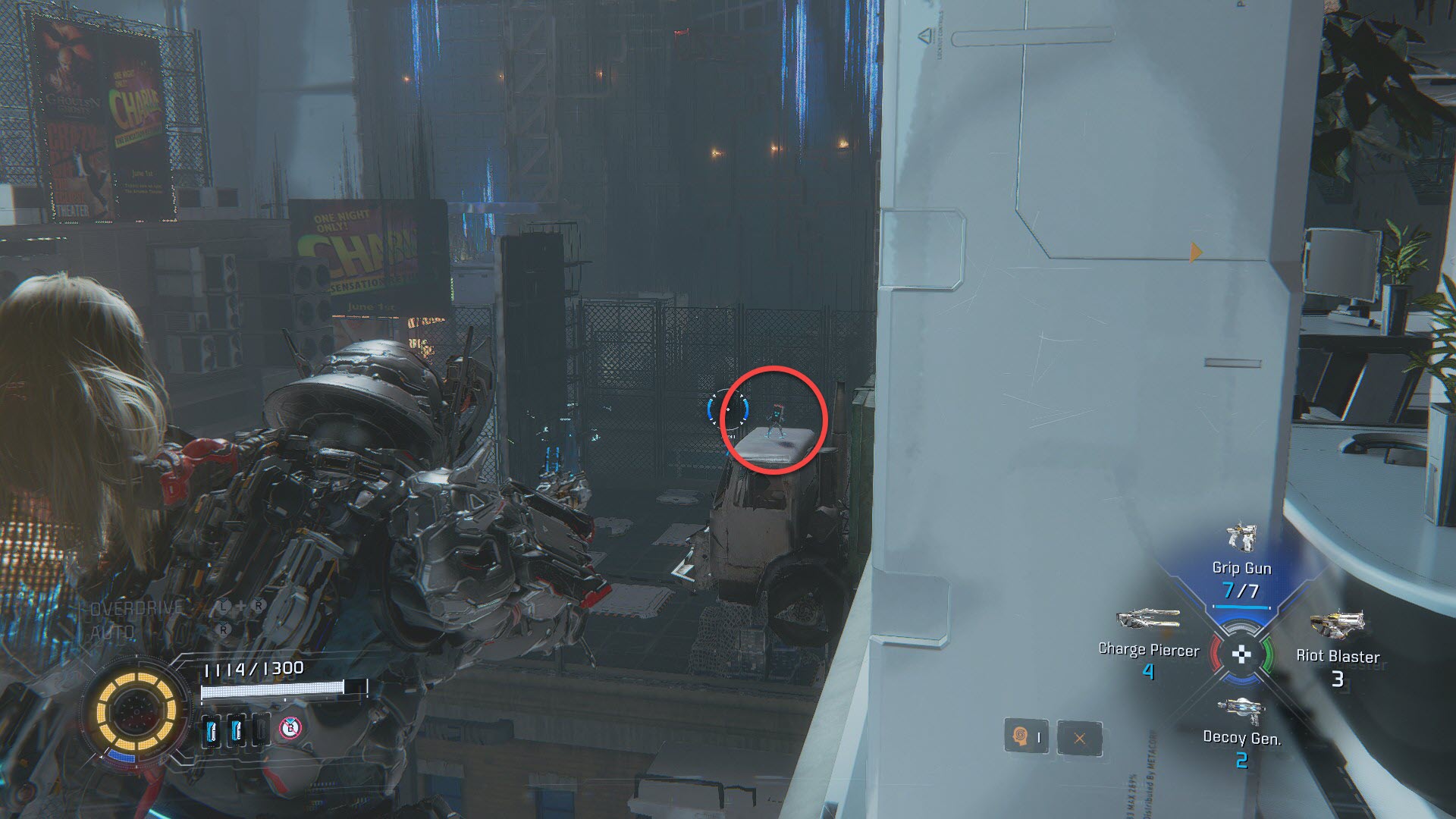Screen dimensions: 1456x819
Task: Click the orange head spiral status icon
Action: pos(1018,737)
